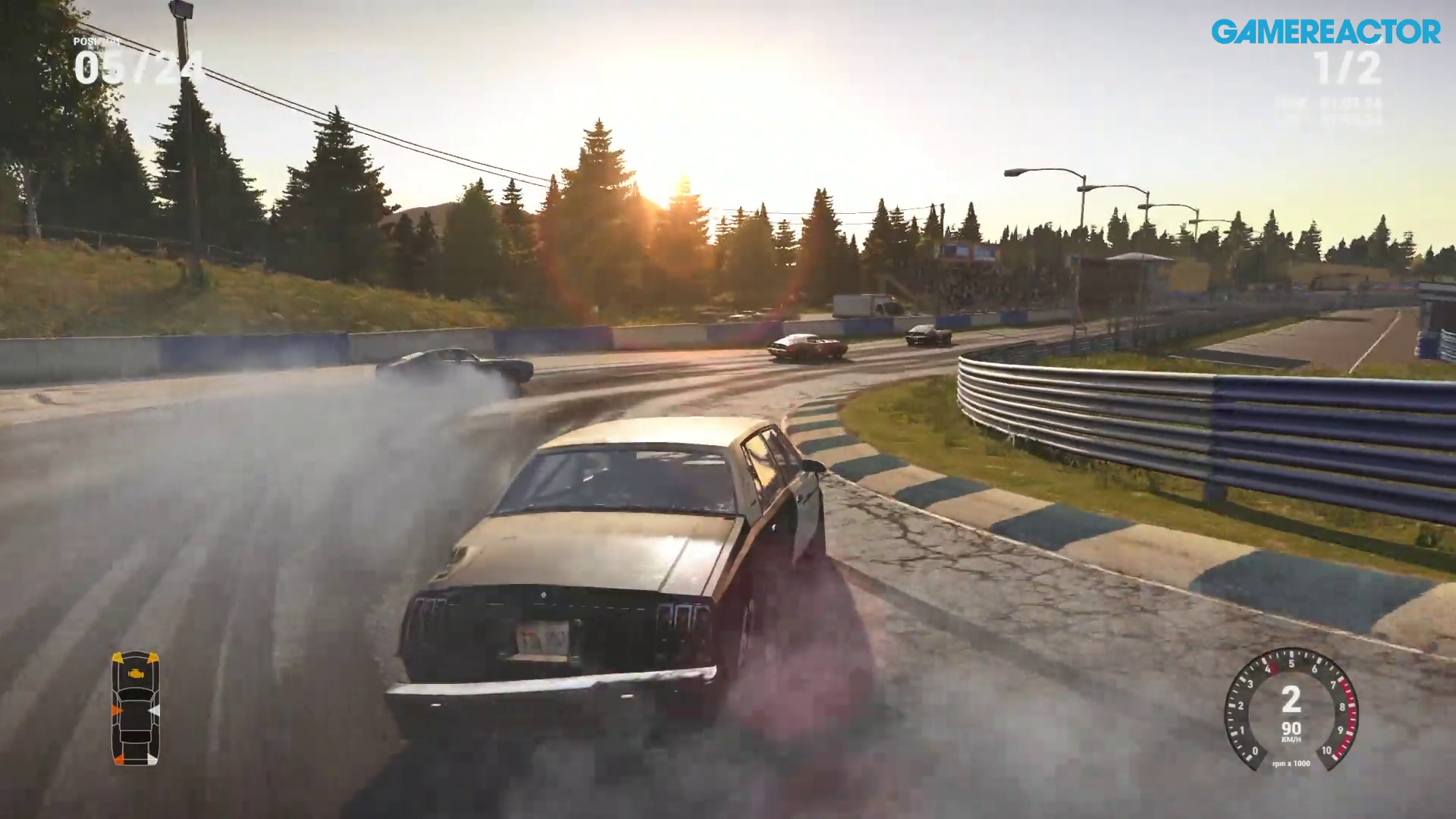Click the RPM needle near 4
Image resolution: width=1456 pixels, height=819 pixels.
(x=1272, y=669)
